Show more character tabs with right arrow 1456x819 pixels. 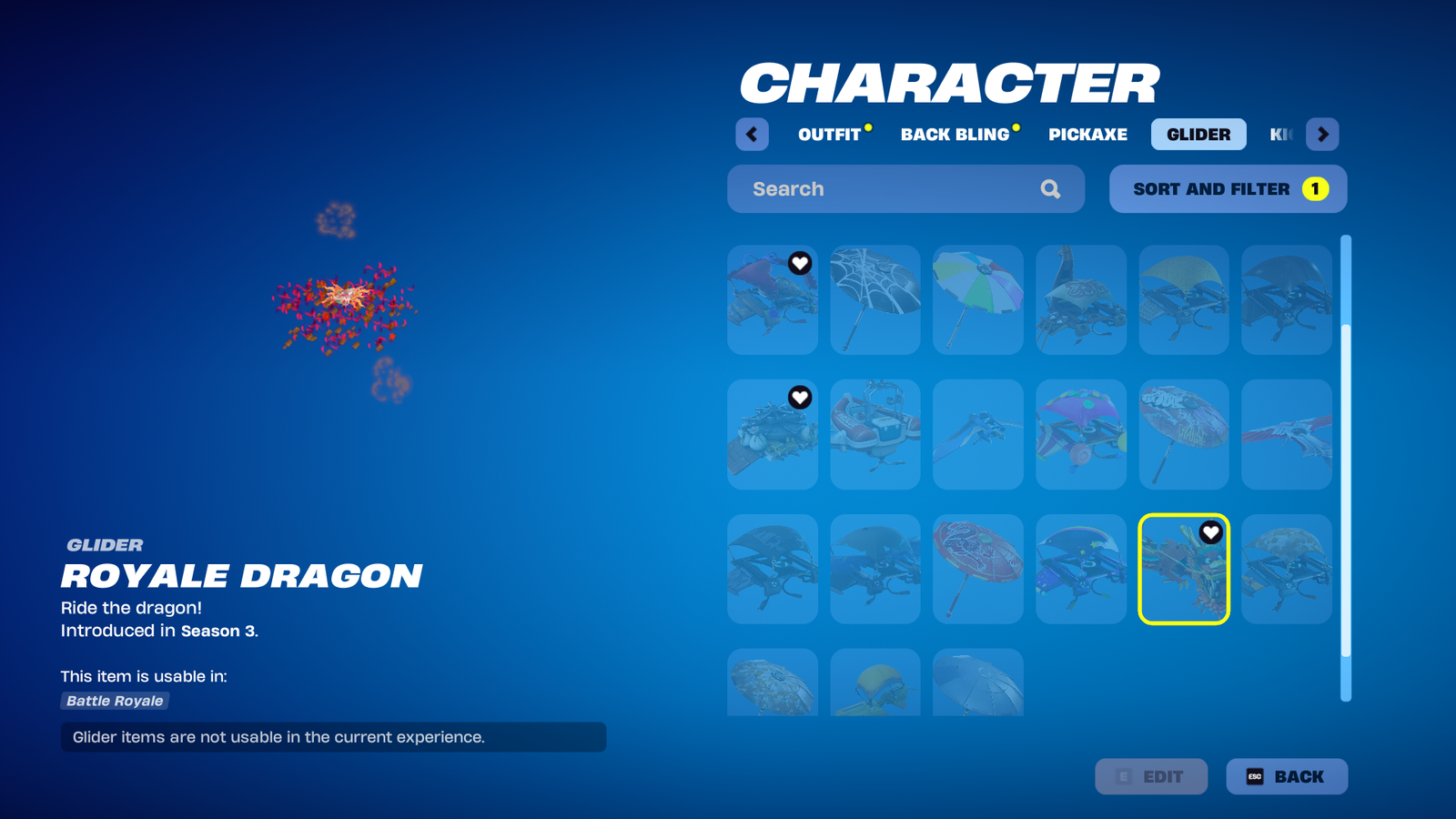pyautogui.click(x=1322, y=135)
